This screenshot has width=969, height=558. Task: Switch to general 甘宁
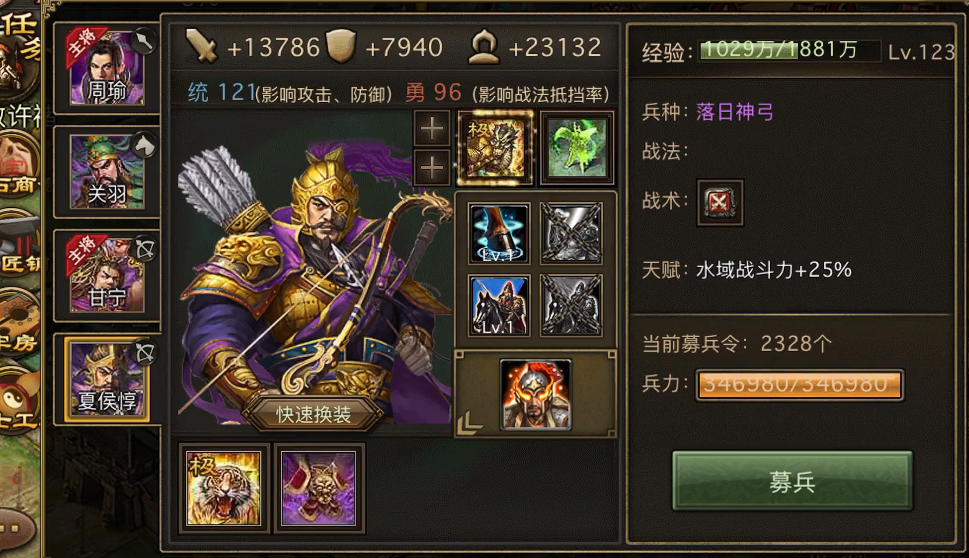tap(106, 274)
